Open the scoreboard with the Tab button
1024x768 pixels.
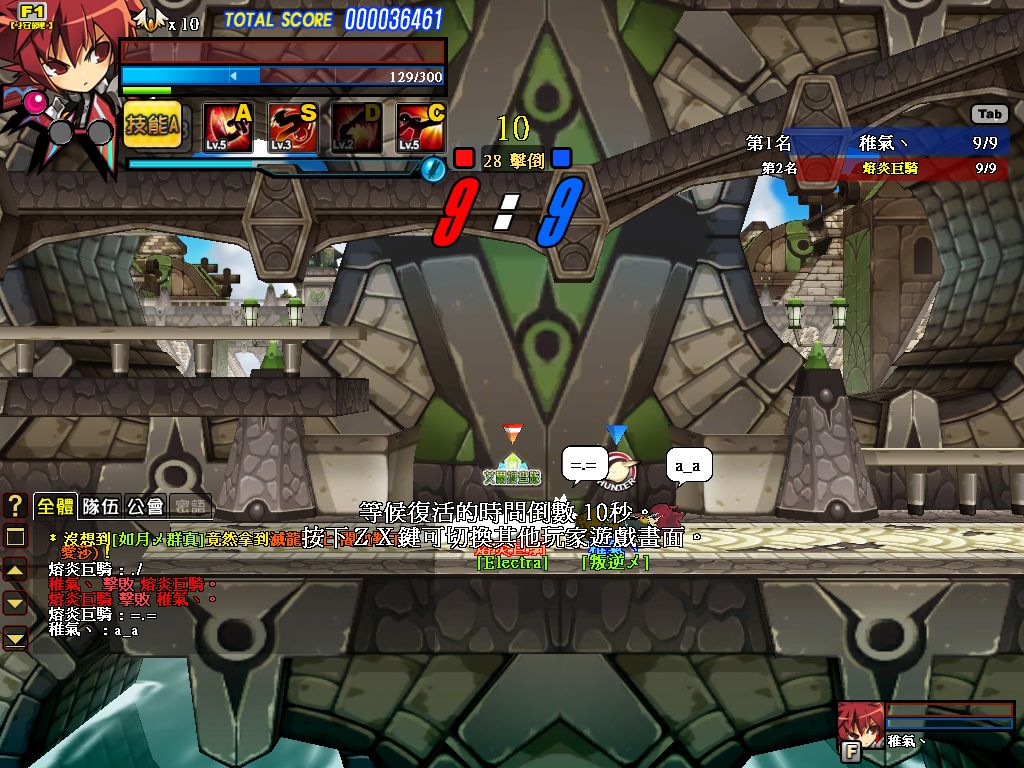click(x=990, y=114)
